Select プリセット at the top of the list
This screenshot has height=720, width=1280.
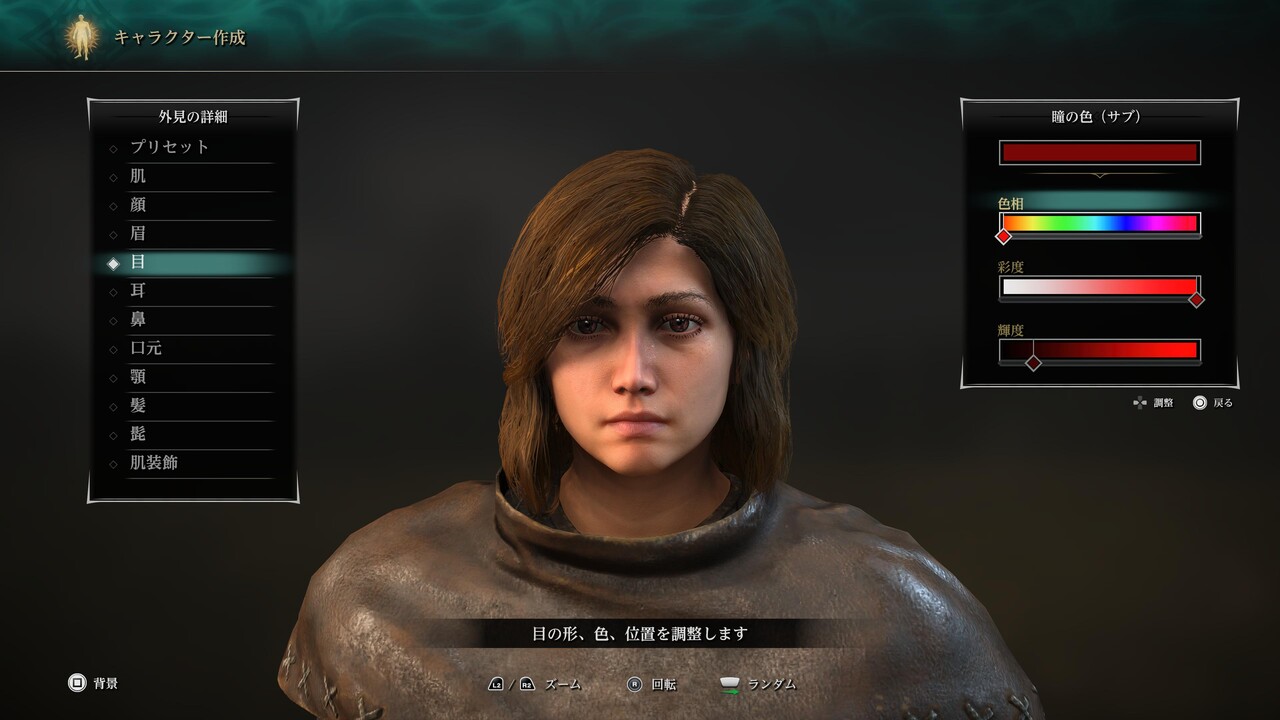[172, 146]
